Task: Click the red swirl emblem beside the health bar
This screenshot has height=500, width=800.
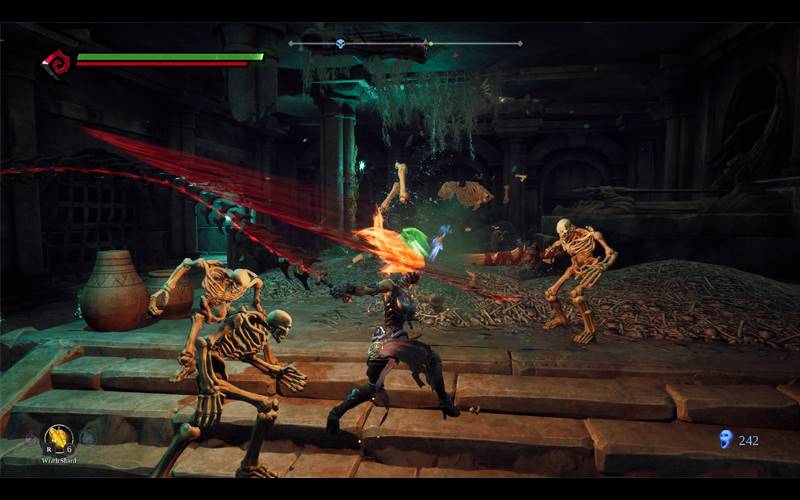Action: (56, 63)
